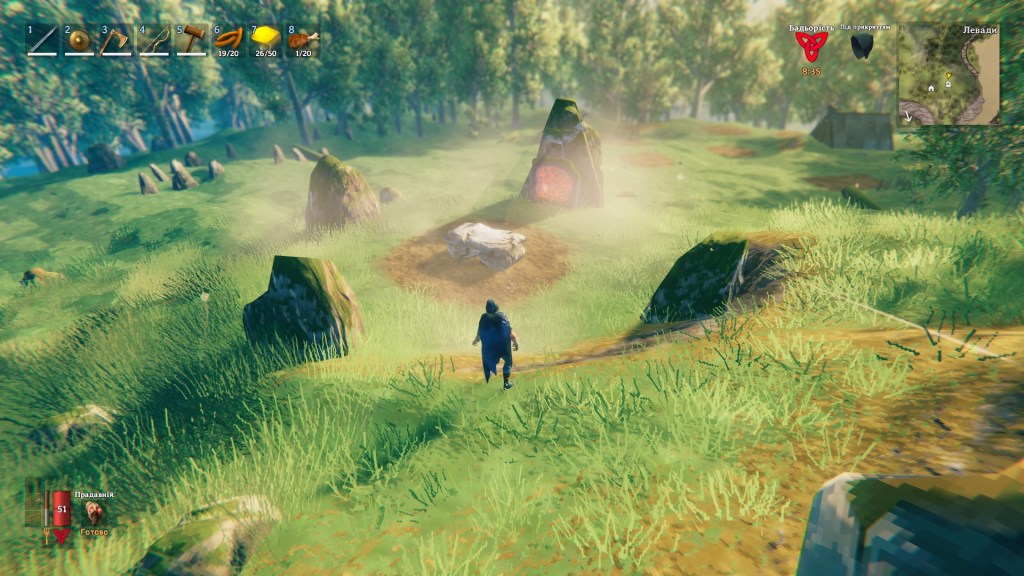Click the house marker on the minimap
The image size is (1024, 576).
tap(931, 88)
